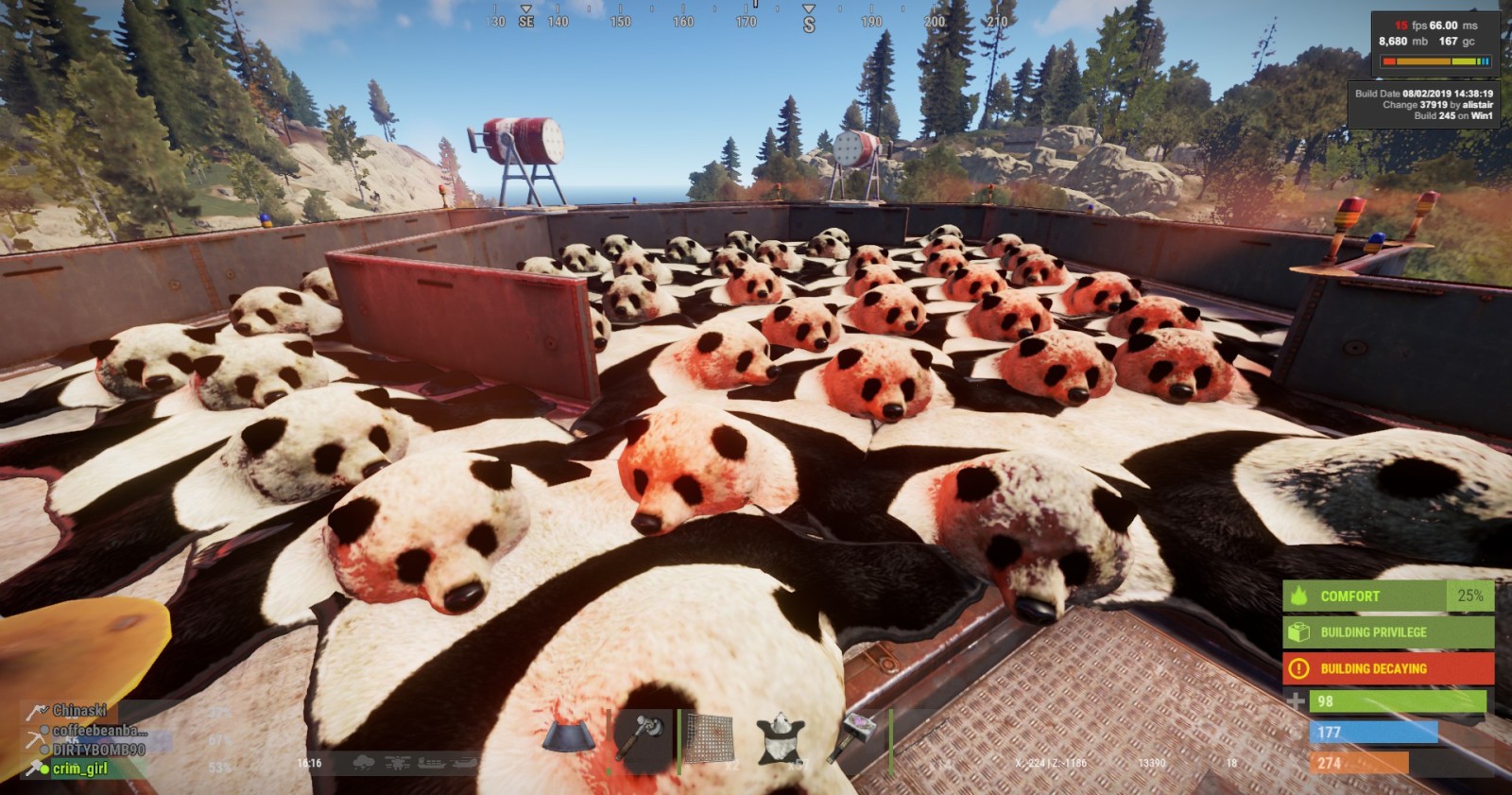Click the Building Decaying warning indicator
The width and height of the screenshot is (1512, 795).
(x=1387, y=668)
